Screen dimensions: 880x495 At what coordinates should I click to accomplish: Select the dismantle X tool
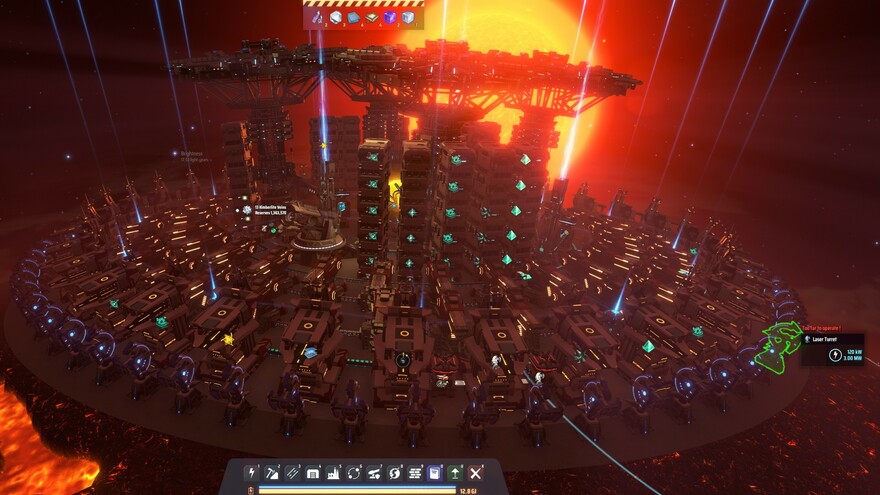tap(476, 472)
